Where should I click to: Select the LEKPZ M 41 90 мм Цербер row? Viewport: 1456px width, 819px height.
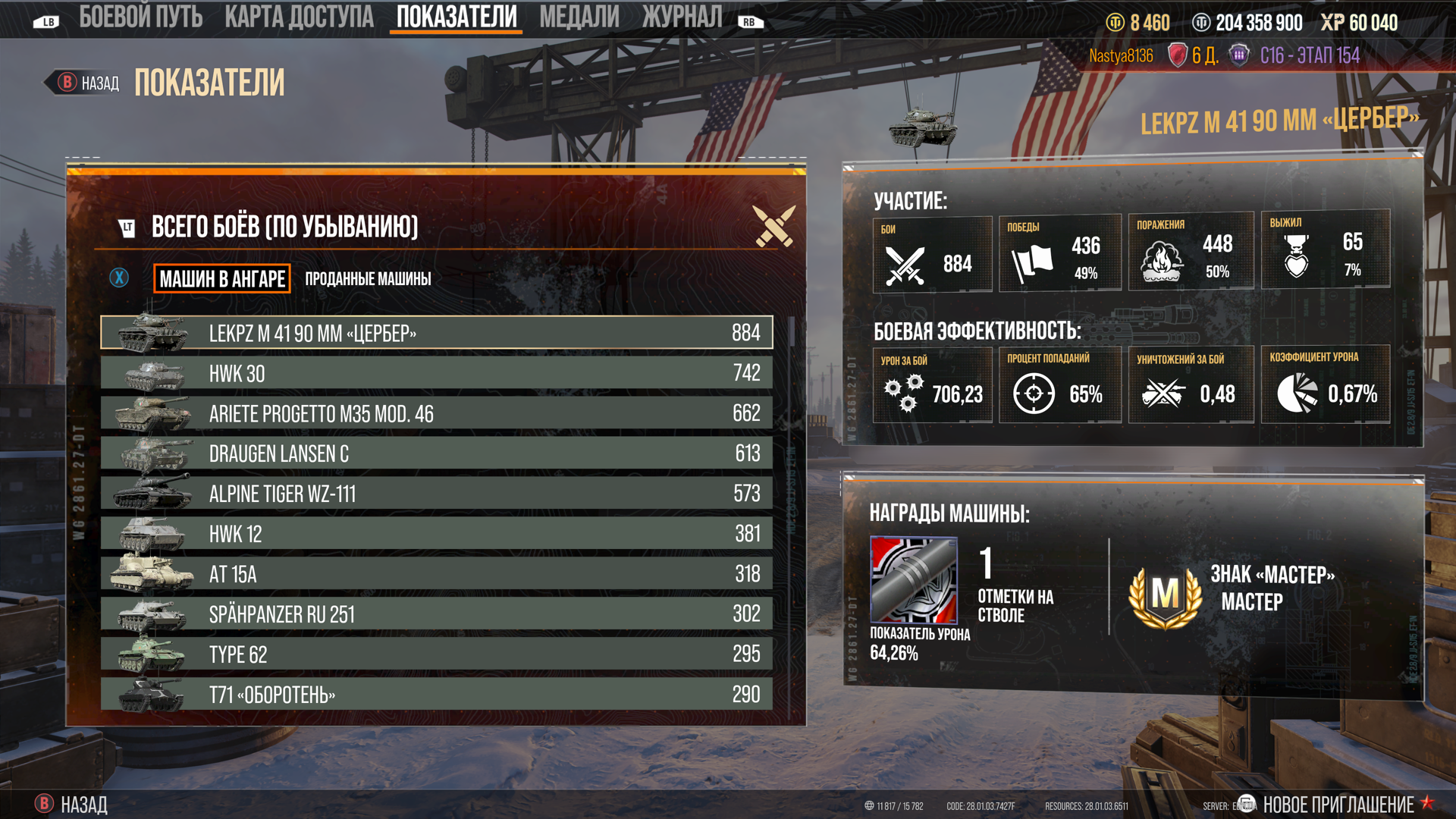437,333
